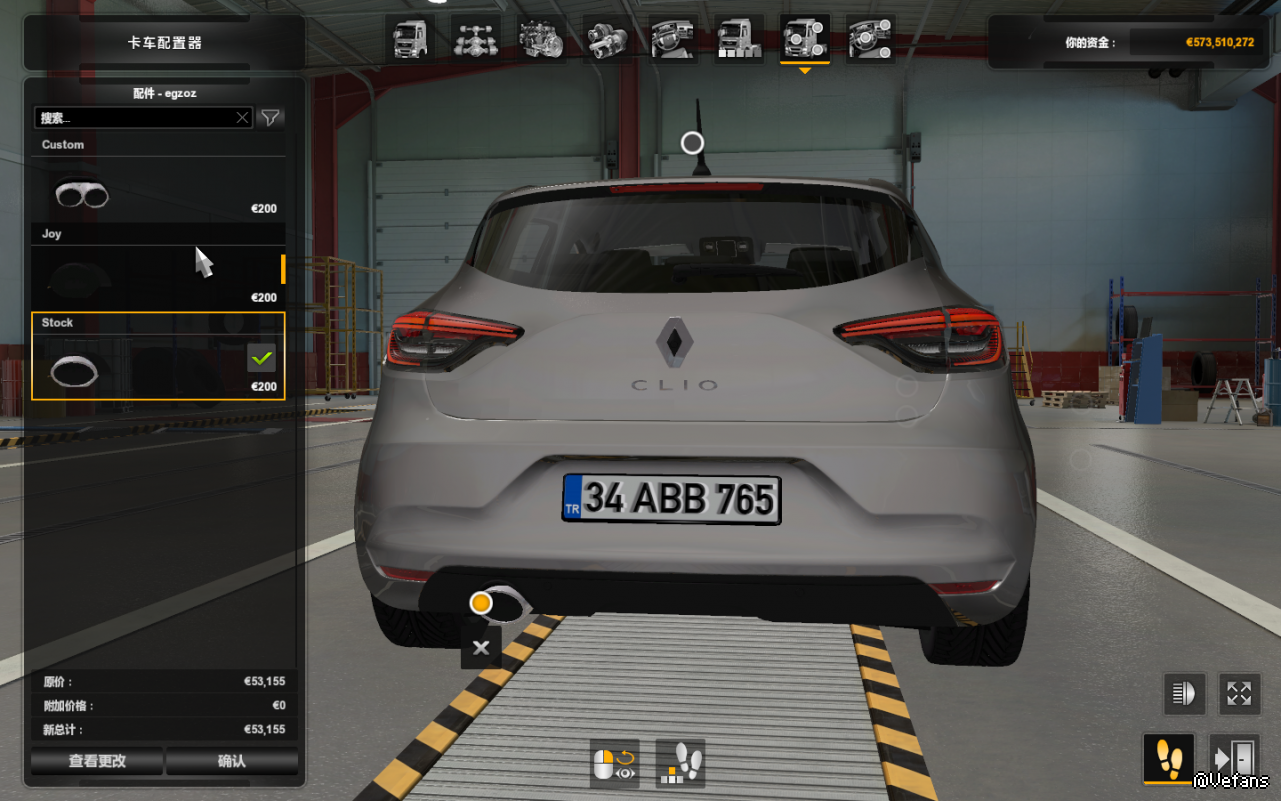Confirm the configuration with 确认
The image size is (1281, 801).
pyautogui.click(x=232, y=761)
